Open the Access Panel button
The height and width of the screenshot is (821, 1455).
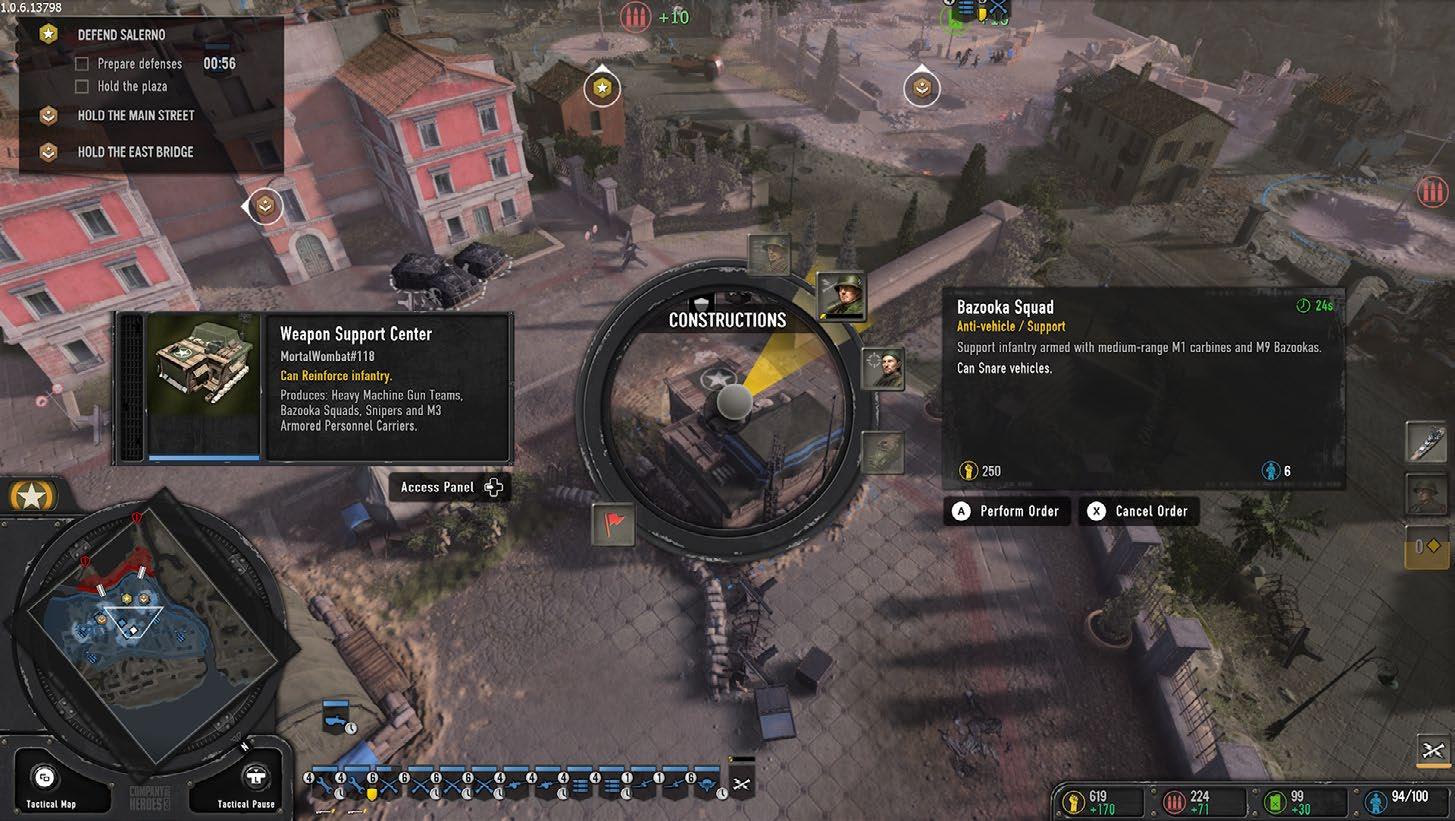click(x=450, y=487)
